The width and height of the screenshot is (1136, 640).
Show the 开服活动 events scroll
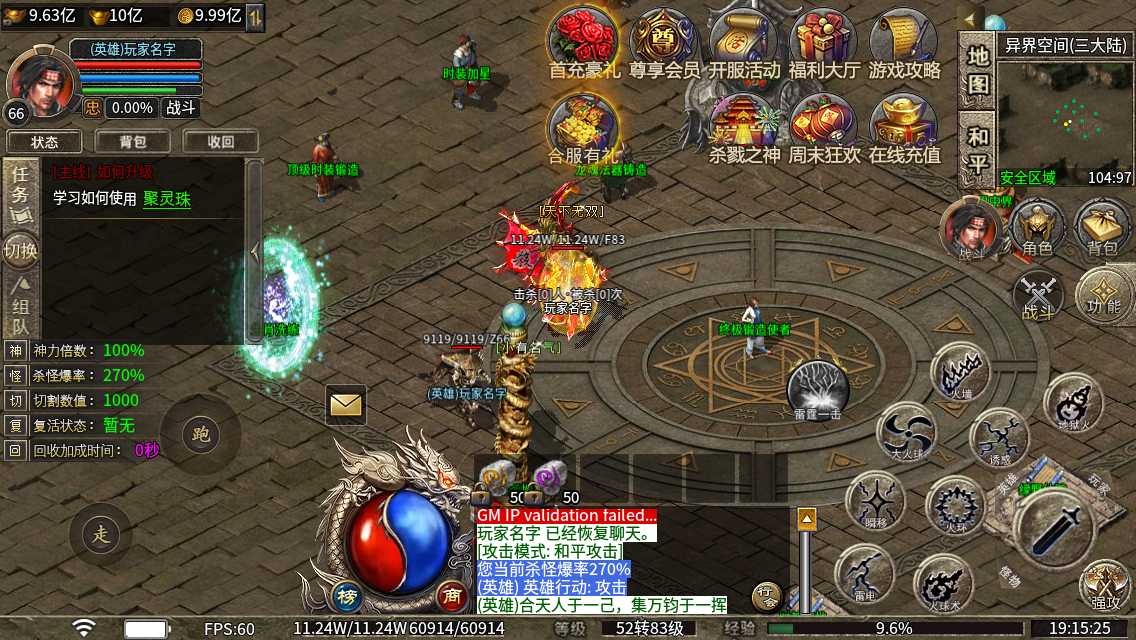tap(744, 42)
